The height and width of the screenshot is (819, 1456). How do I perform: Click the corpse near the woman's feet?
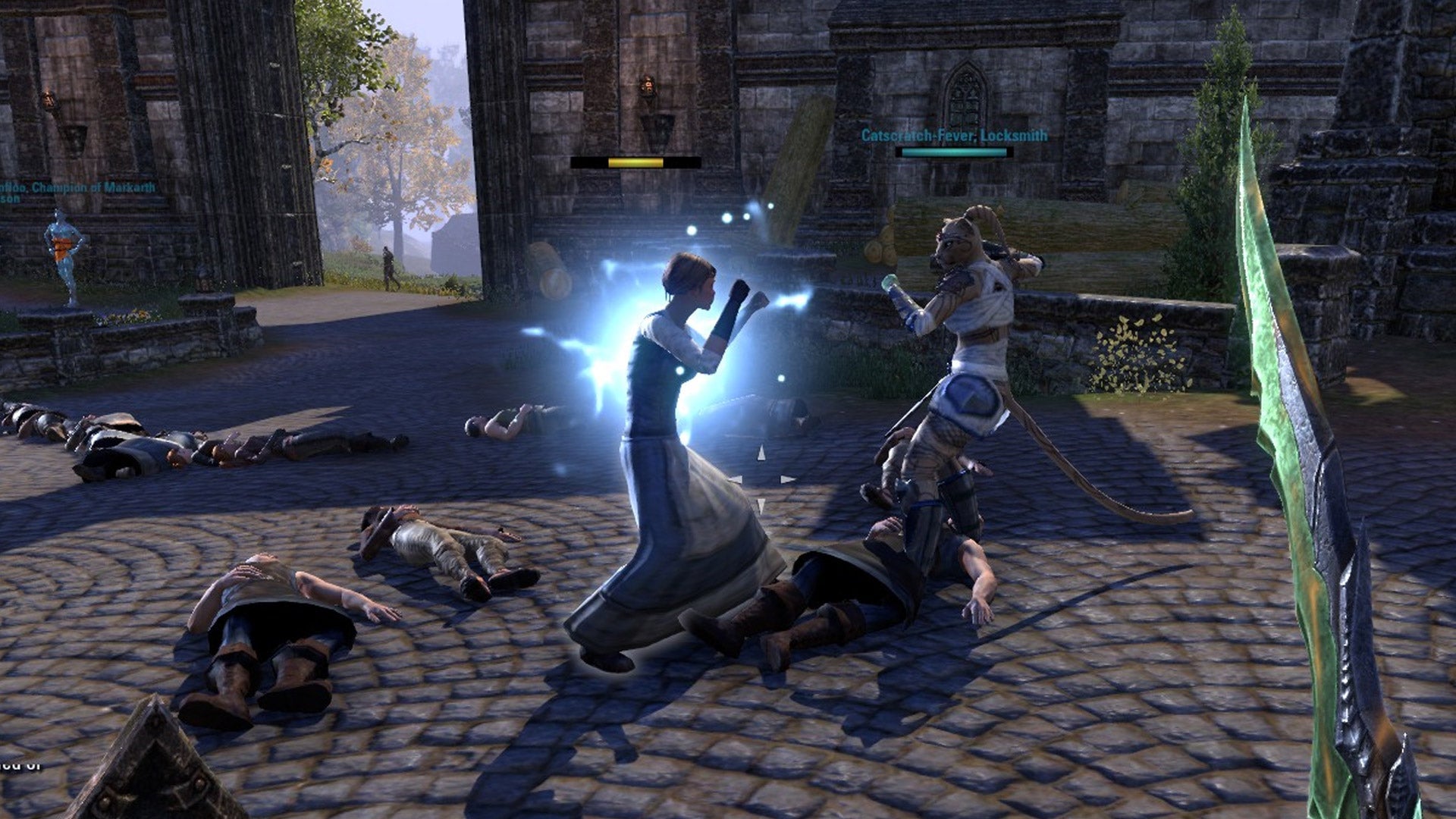pyautogui.click(x=834, y=599)
